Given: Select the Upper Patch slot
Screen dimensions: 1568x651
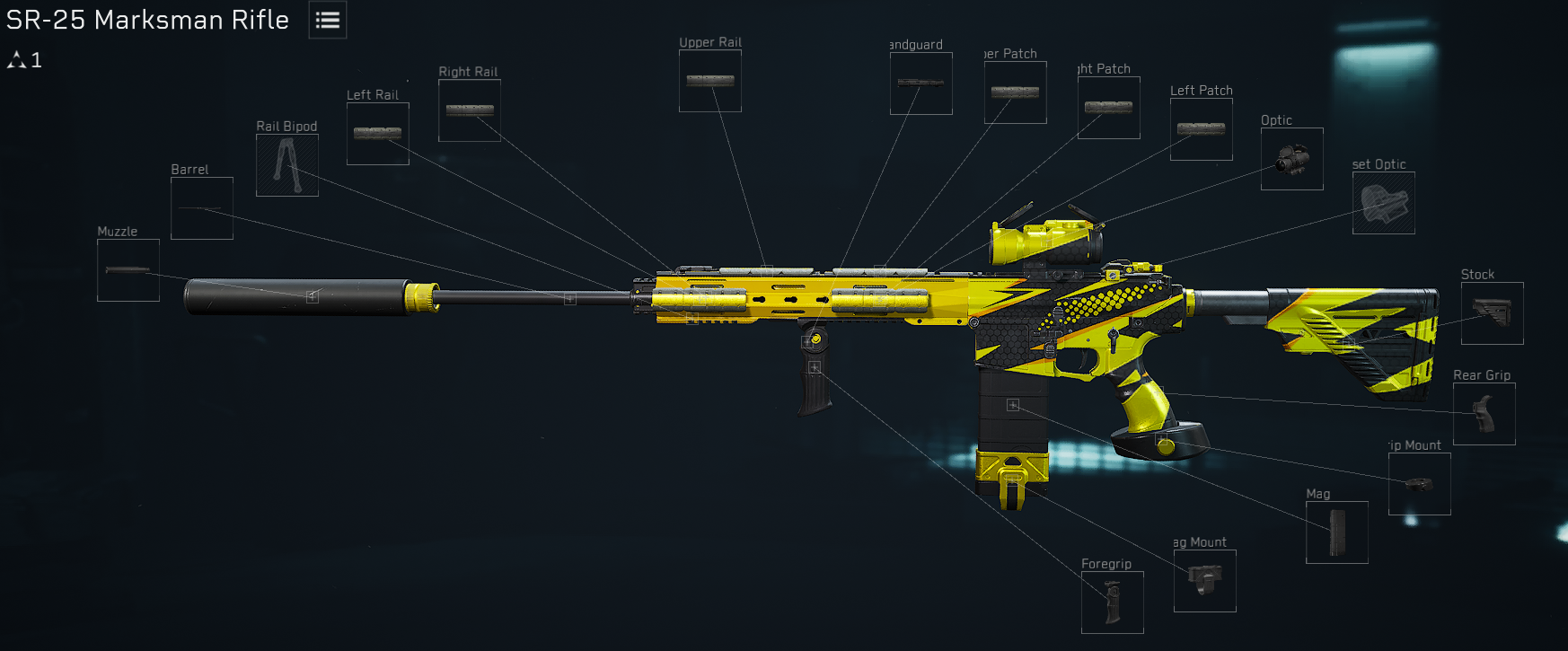Looking at the screenshot, I should (1016, 92).
